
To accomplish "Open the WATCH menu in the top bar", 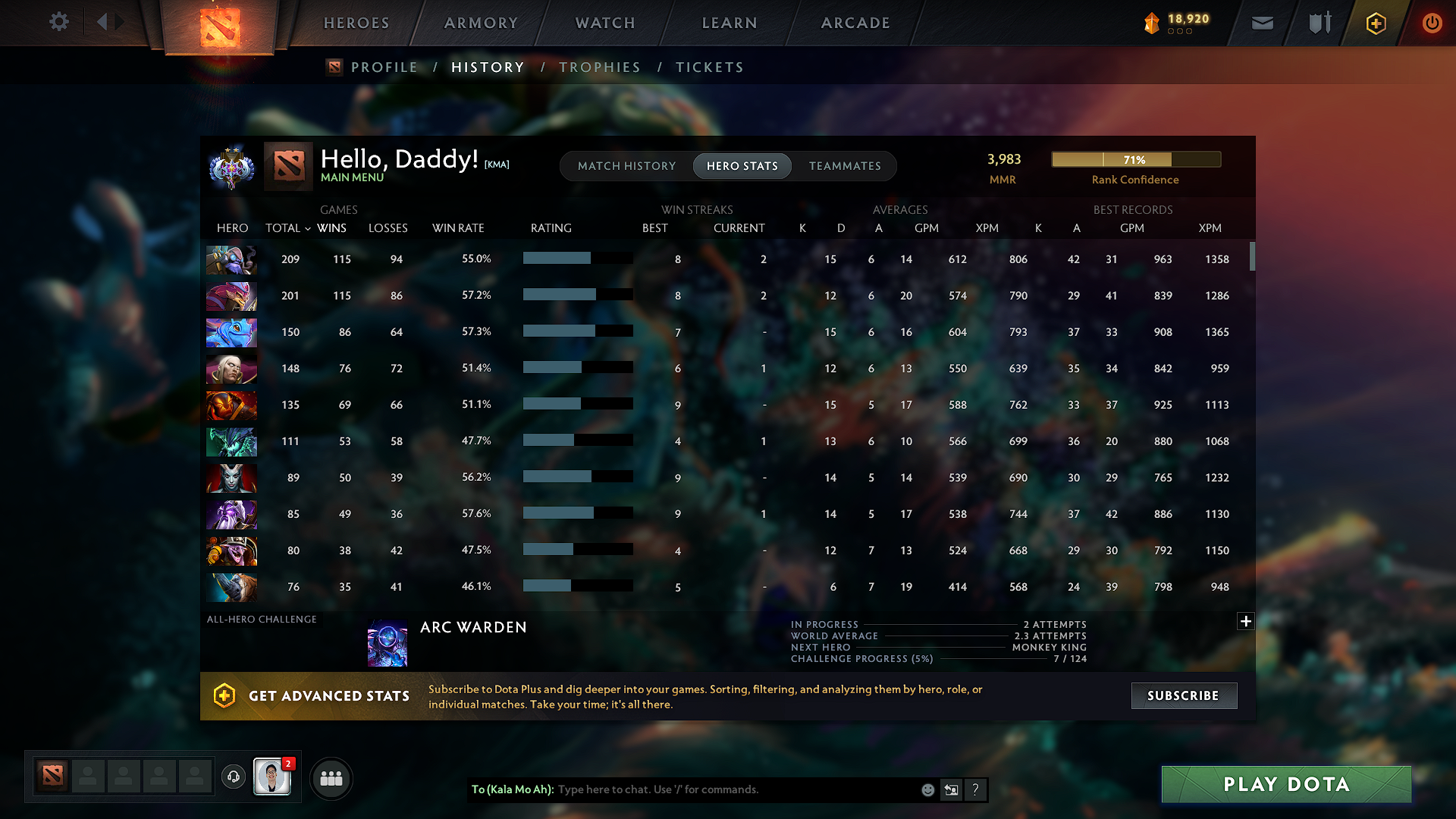I will (x=604, y=23).
